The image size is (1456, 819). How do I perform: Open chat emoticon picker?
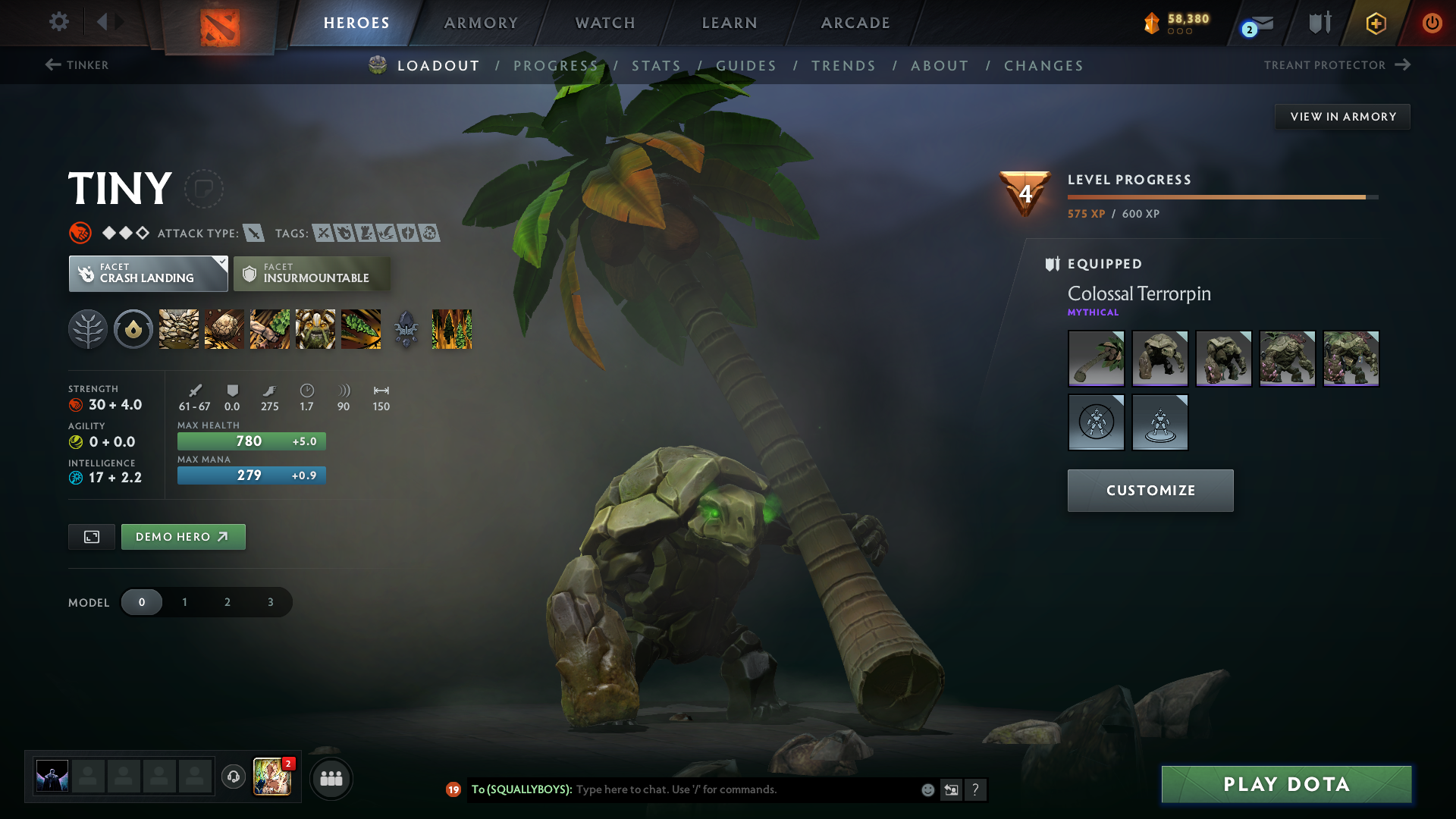[927, 789]
